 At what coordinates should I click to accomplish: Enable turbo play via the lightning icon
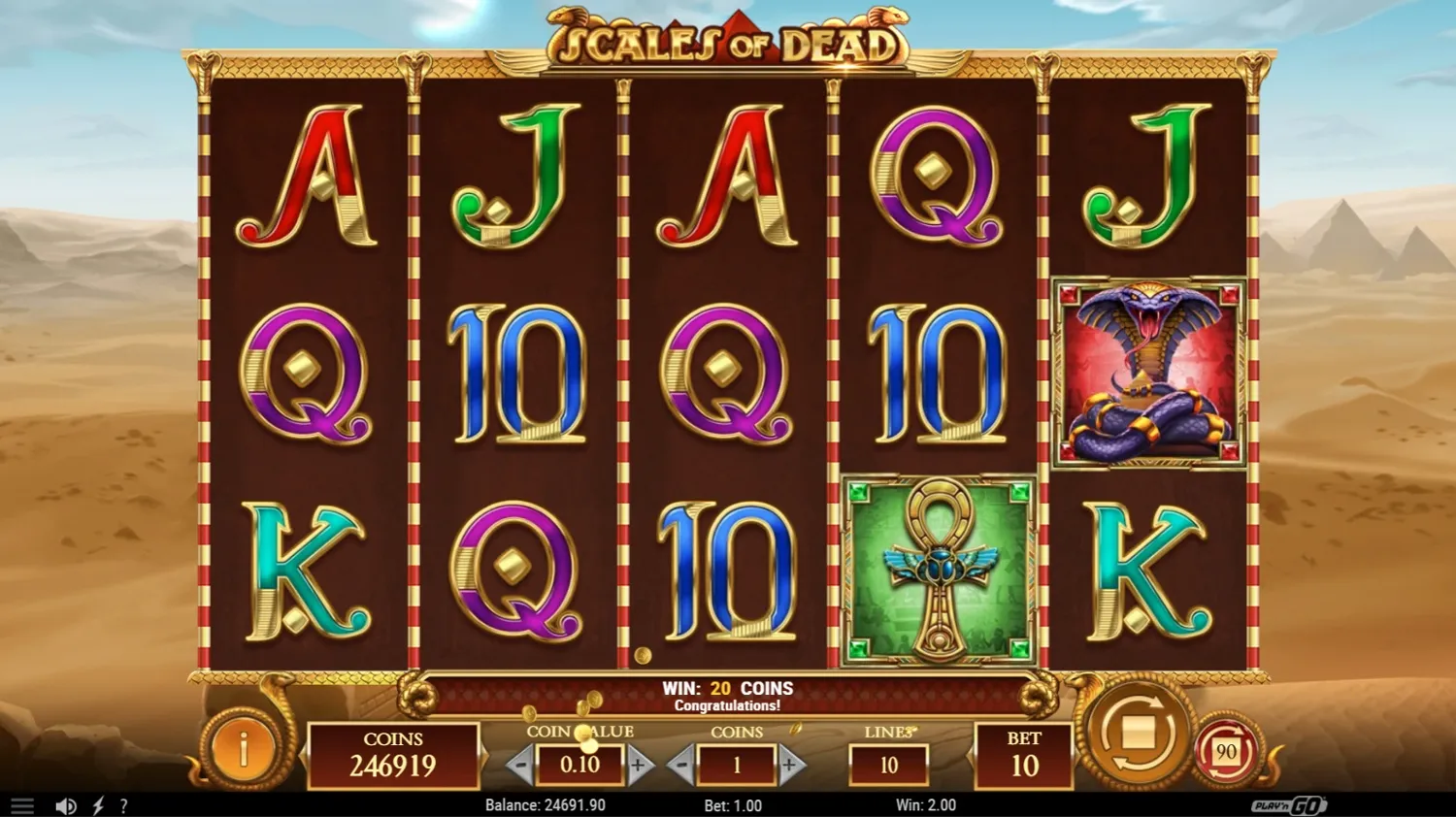click(x=96, y=805)
